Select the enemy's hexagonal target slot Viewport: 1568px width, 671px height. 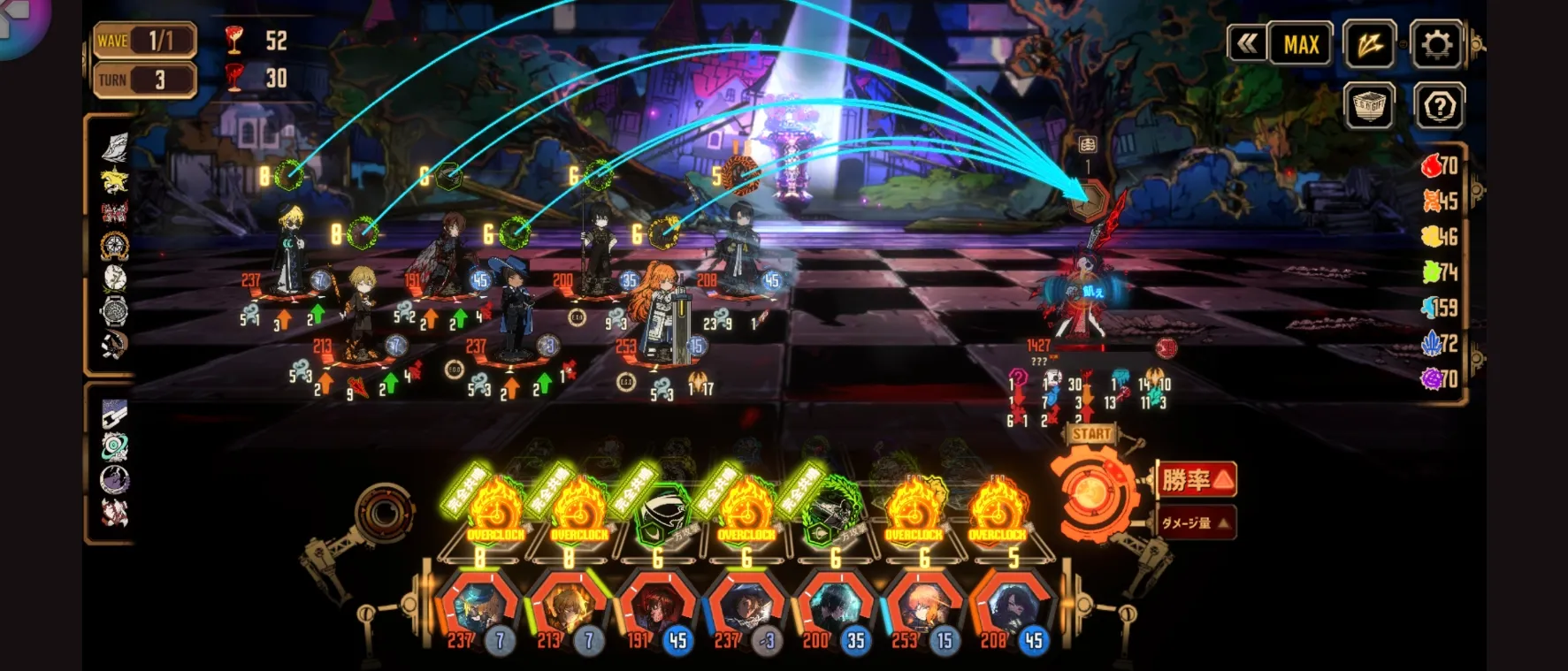click(1089, 201)
